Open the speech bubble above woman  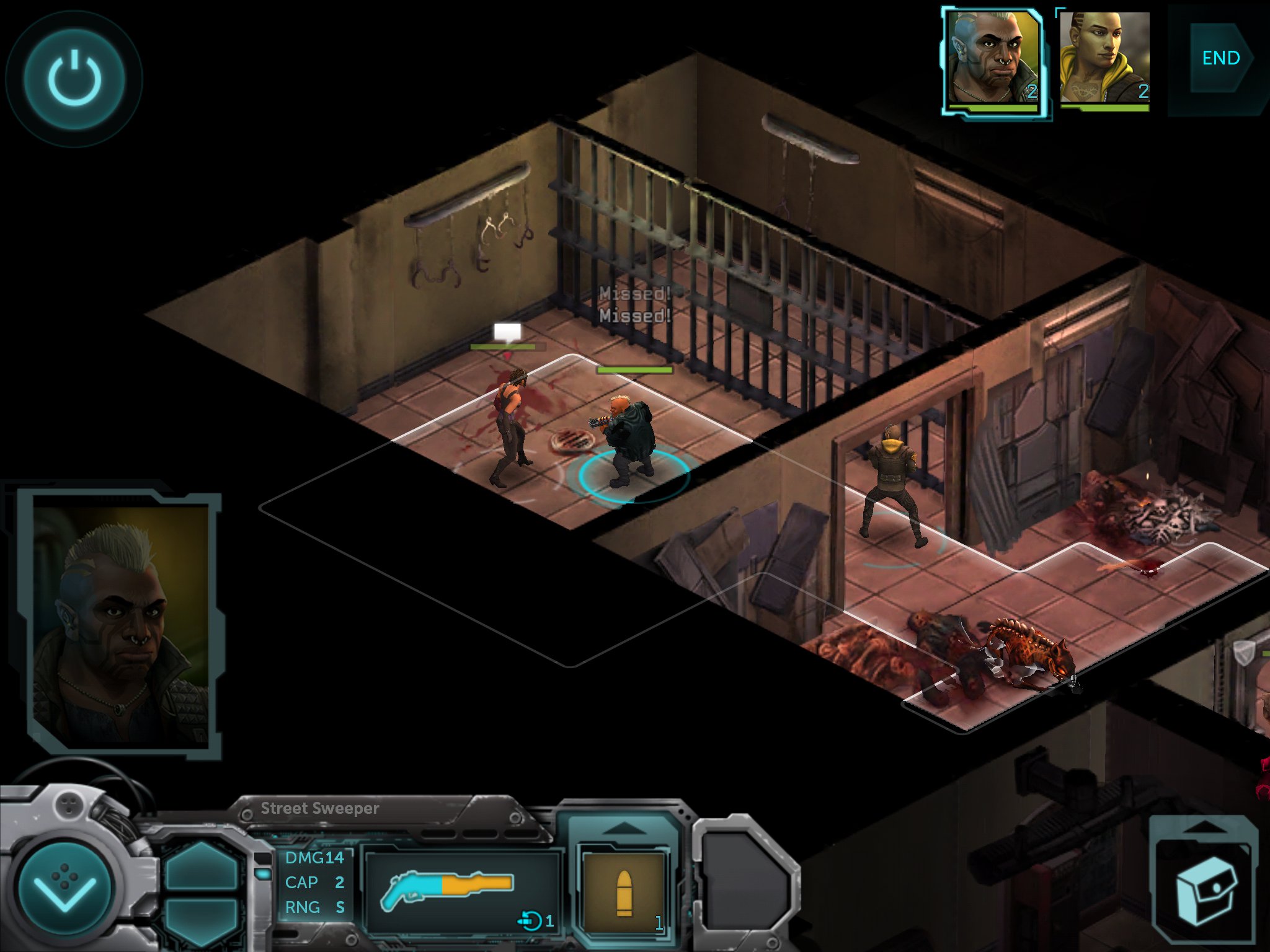(507, 333)
